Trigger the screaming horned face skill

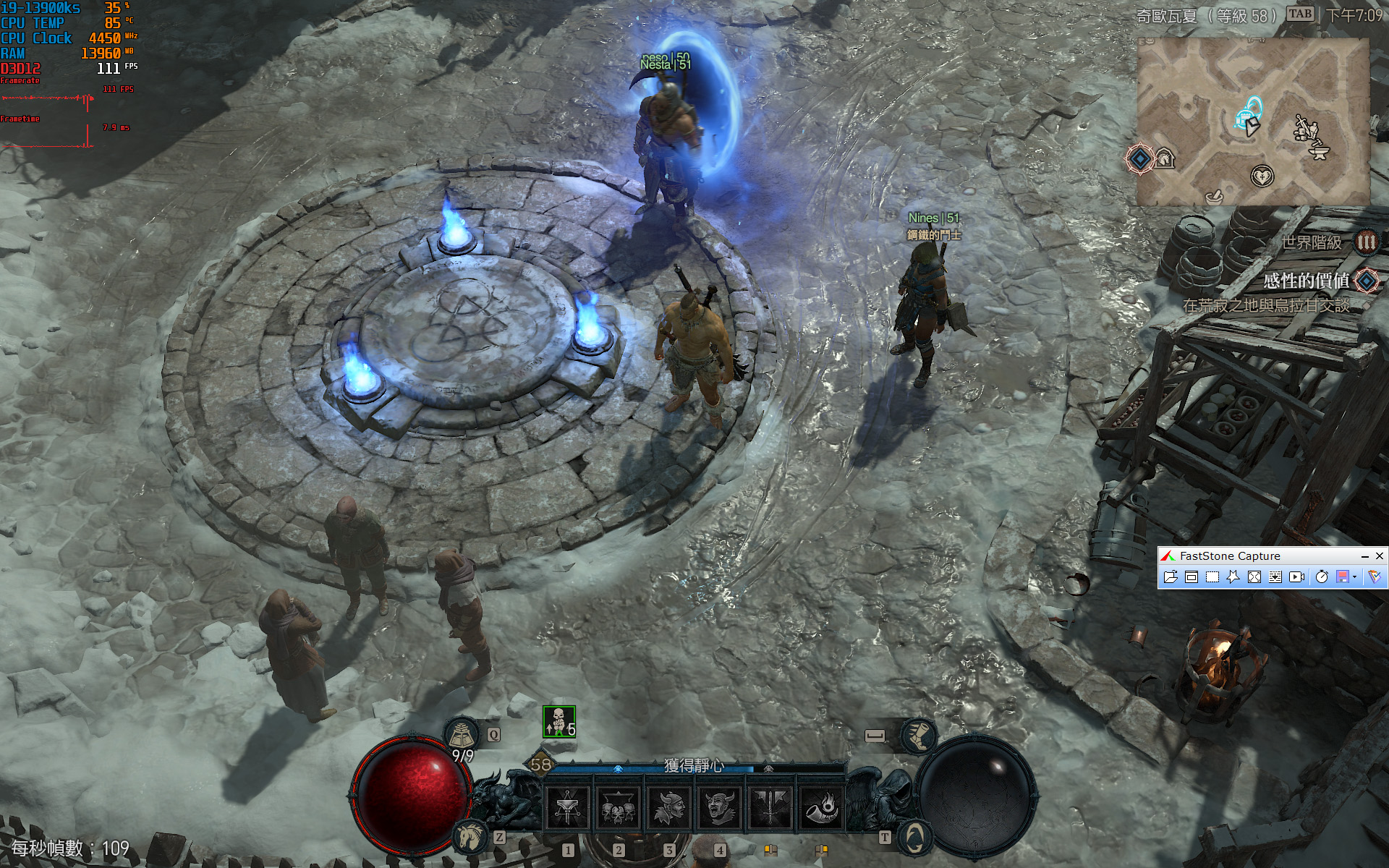[719, 807]
